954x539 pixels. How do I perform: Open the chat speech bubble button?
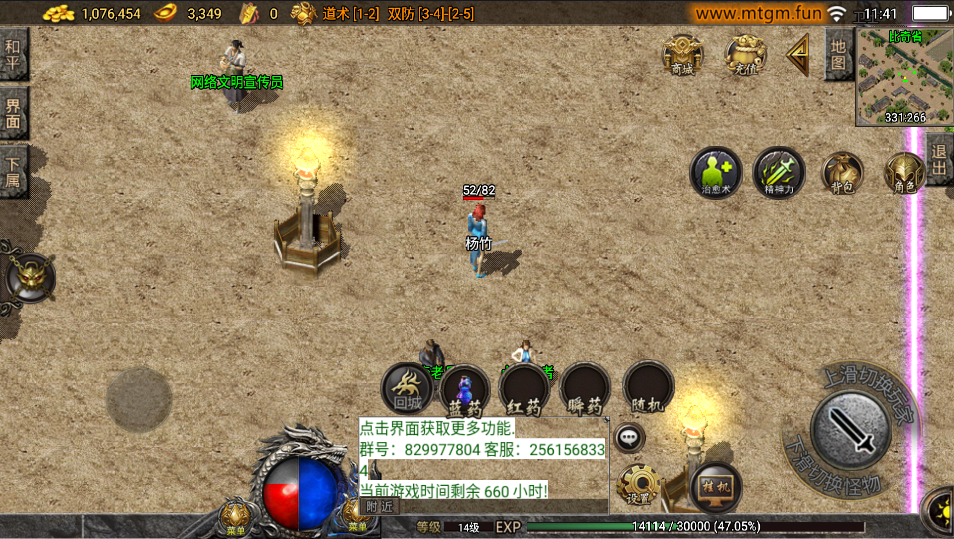coord(629,436)
